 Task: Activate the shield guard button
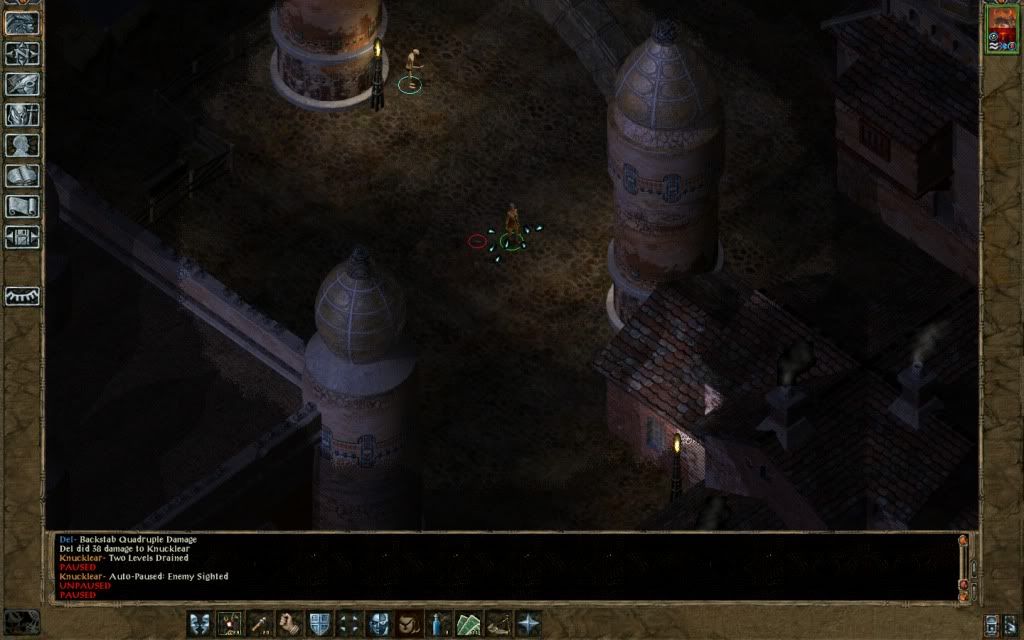tap(320, 624)
